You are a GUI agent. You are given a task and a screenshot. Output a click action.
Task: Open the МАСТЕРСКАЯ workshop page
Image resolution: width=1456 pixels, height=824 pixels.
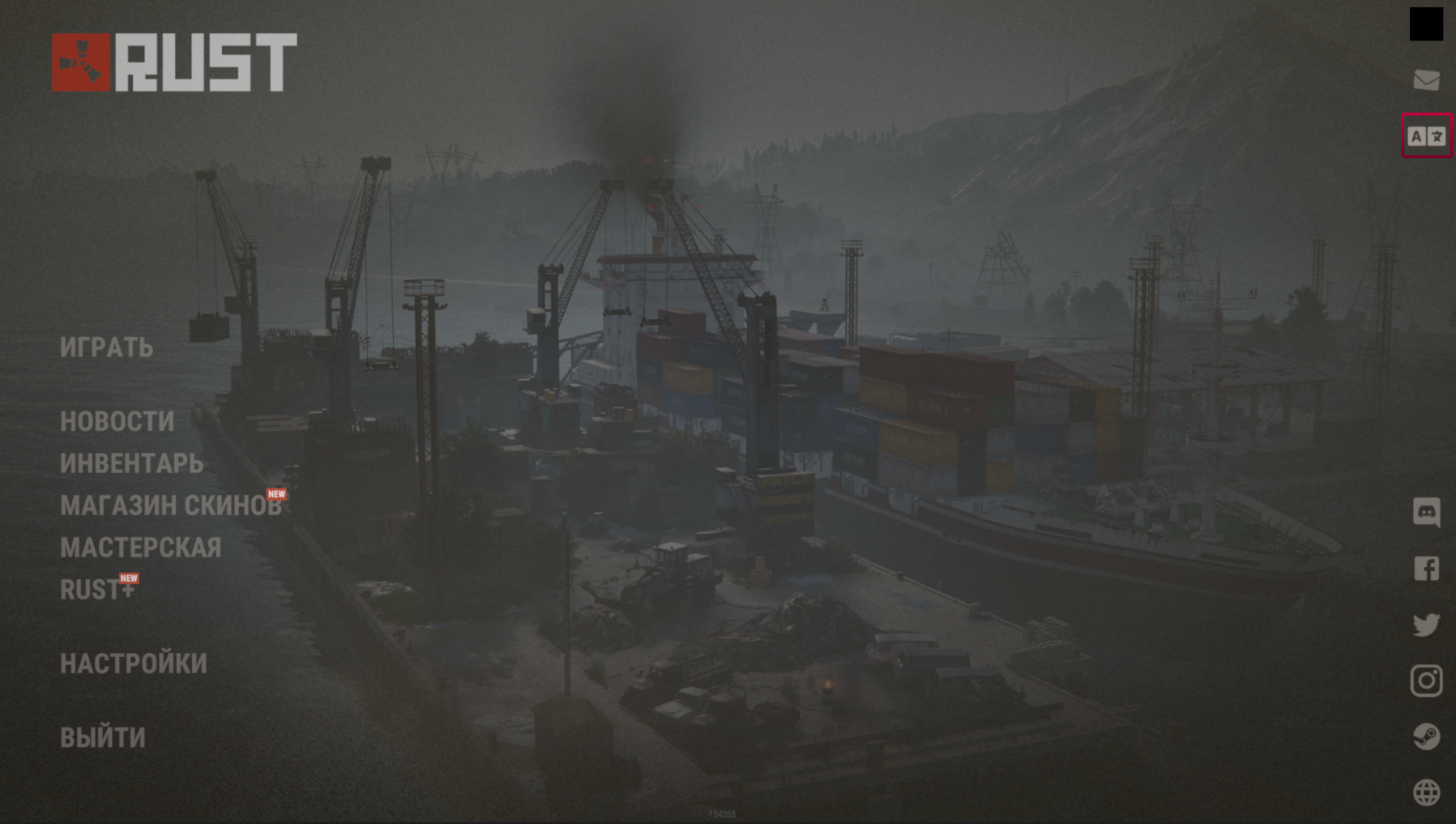140,548
